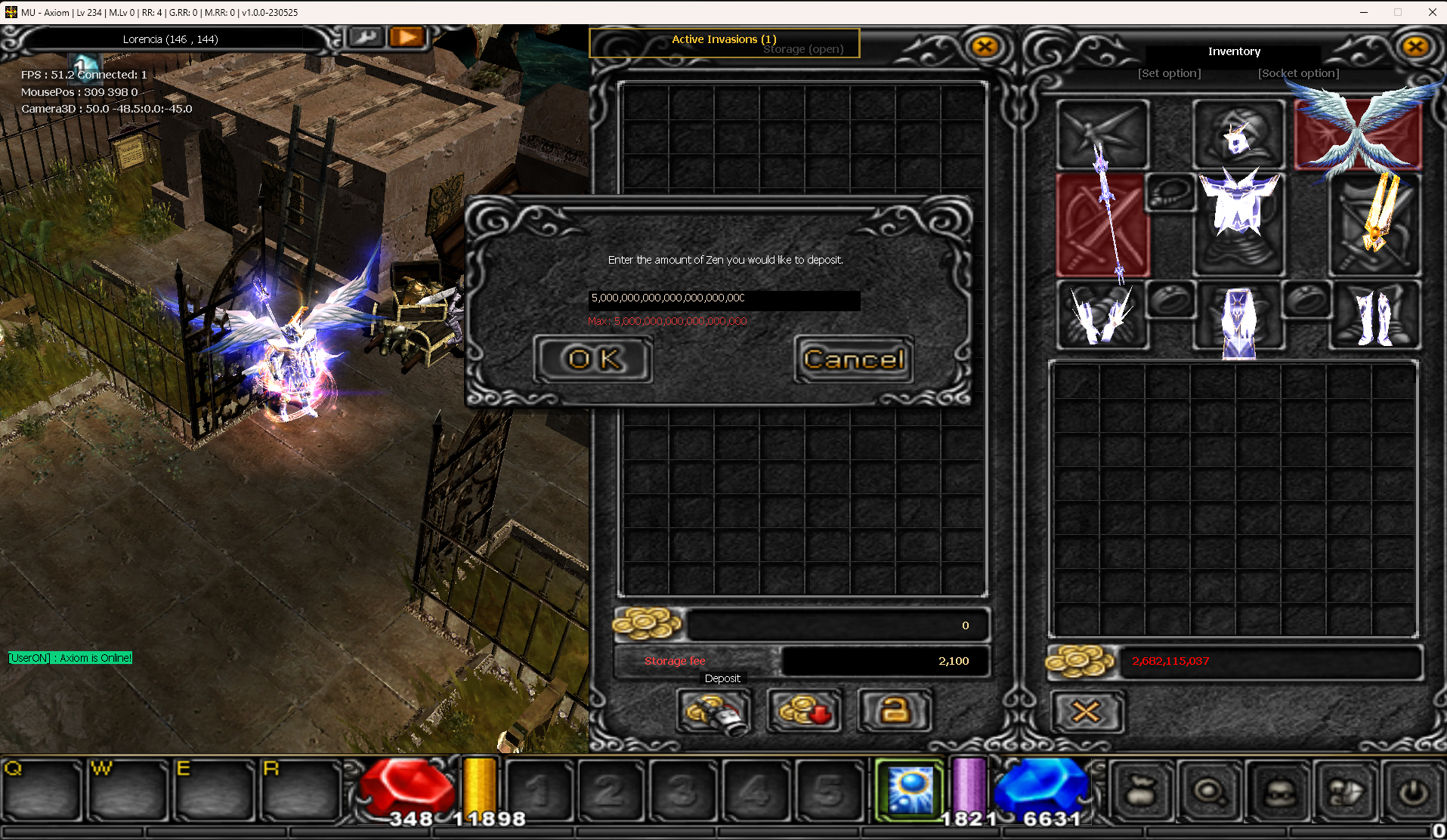Open the money bag menu icon
The width and height of the screenshot is (1447, 840).
click(x=1141, y=792)
